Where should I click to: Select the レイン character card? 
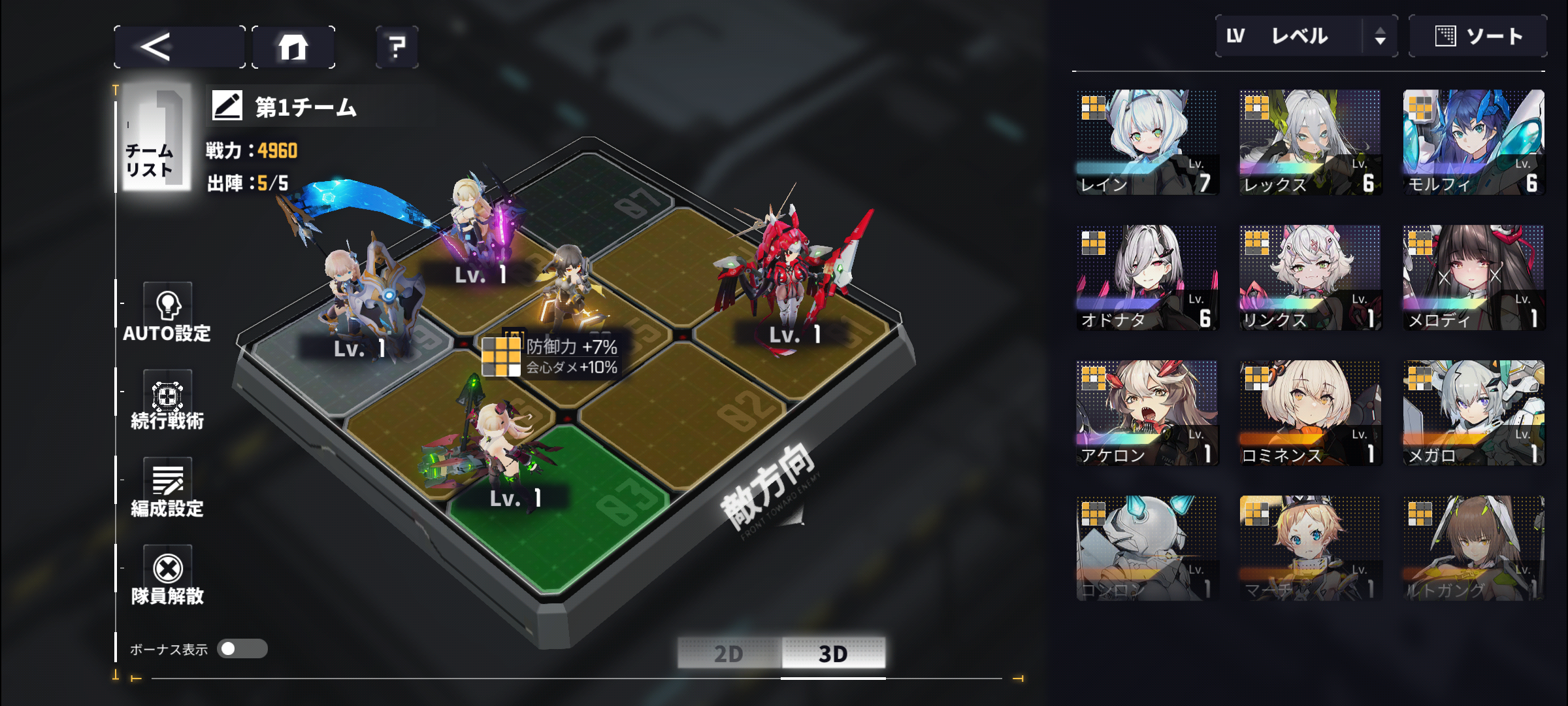pos(1147,143)
